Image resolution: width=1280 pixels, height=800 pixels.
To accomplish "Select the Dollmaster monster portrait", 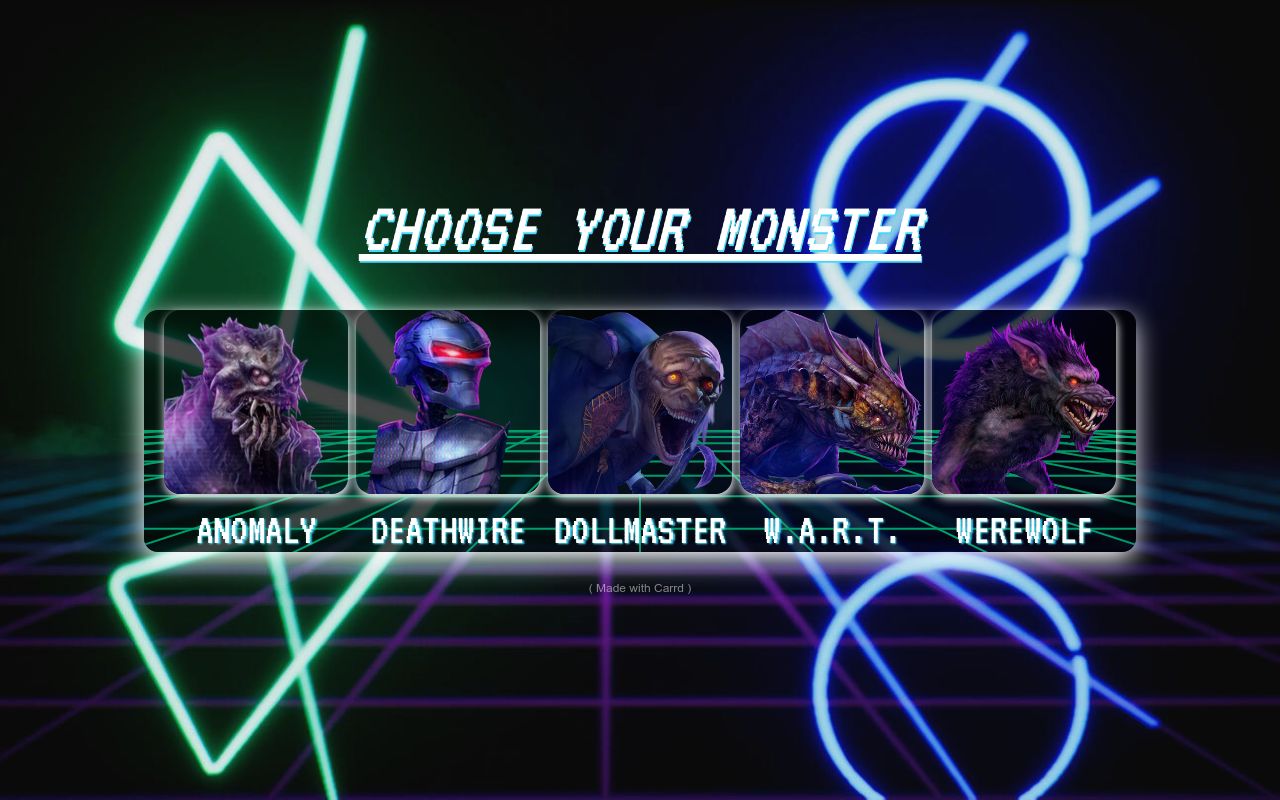I will pos(640,400).
